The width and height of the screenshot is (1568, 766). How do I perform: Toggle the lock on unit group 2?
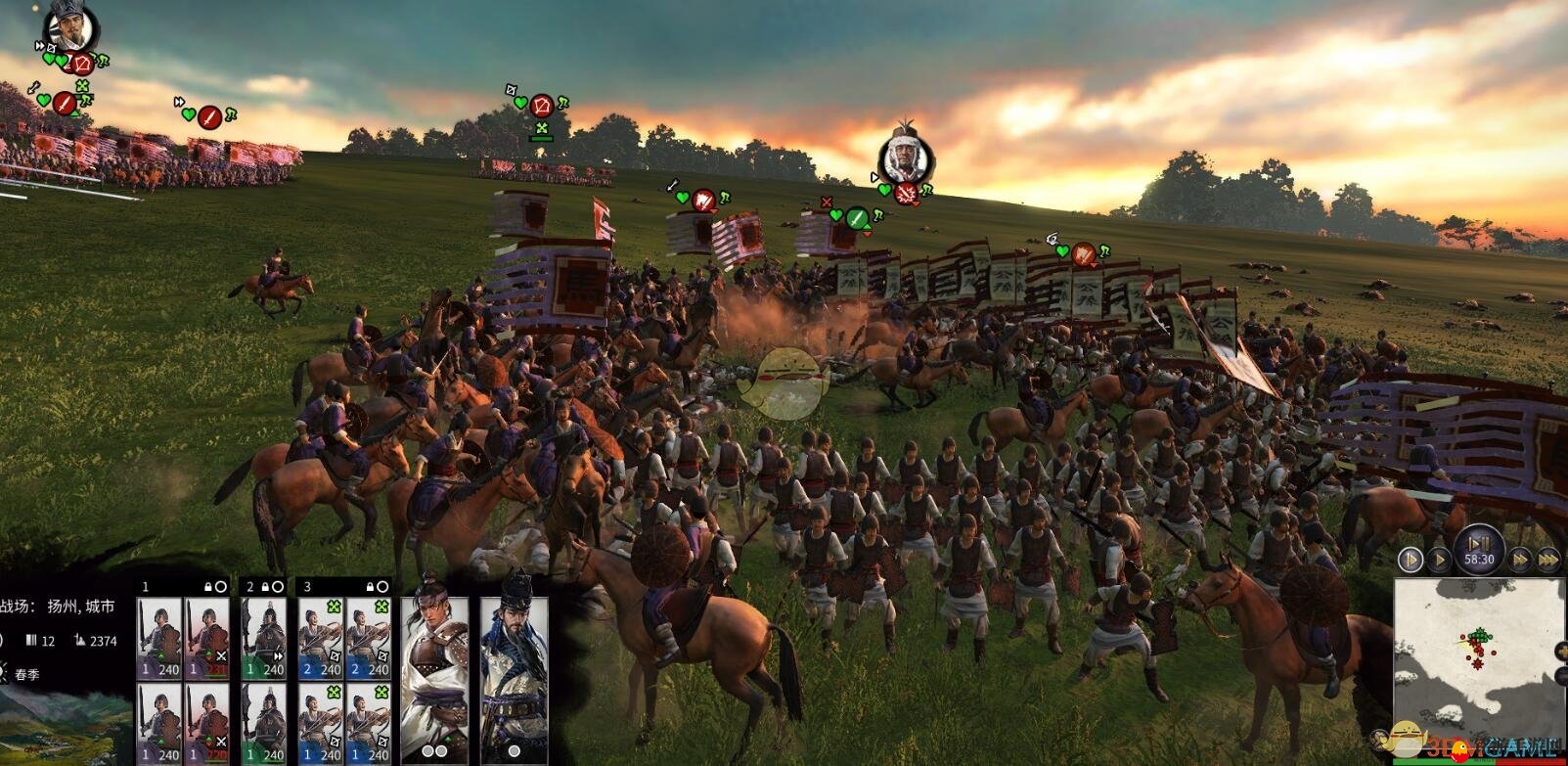(x=264, y=587)
